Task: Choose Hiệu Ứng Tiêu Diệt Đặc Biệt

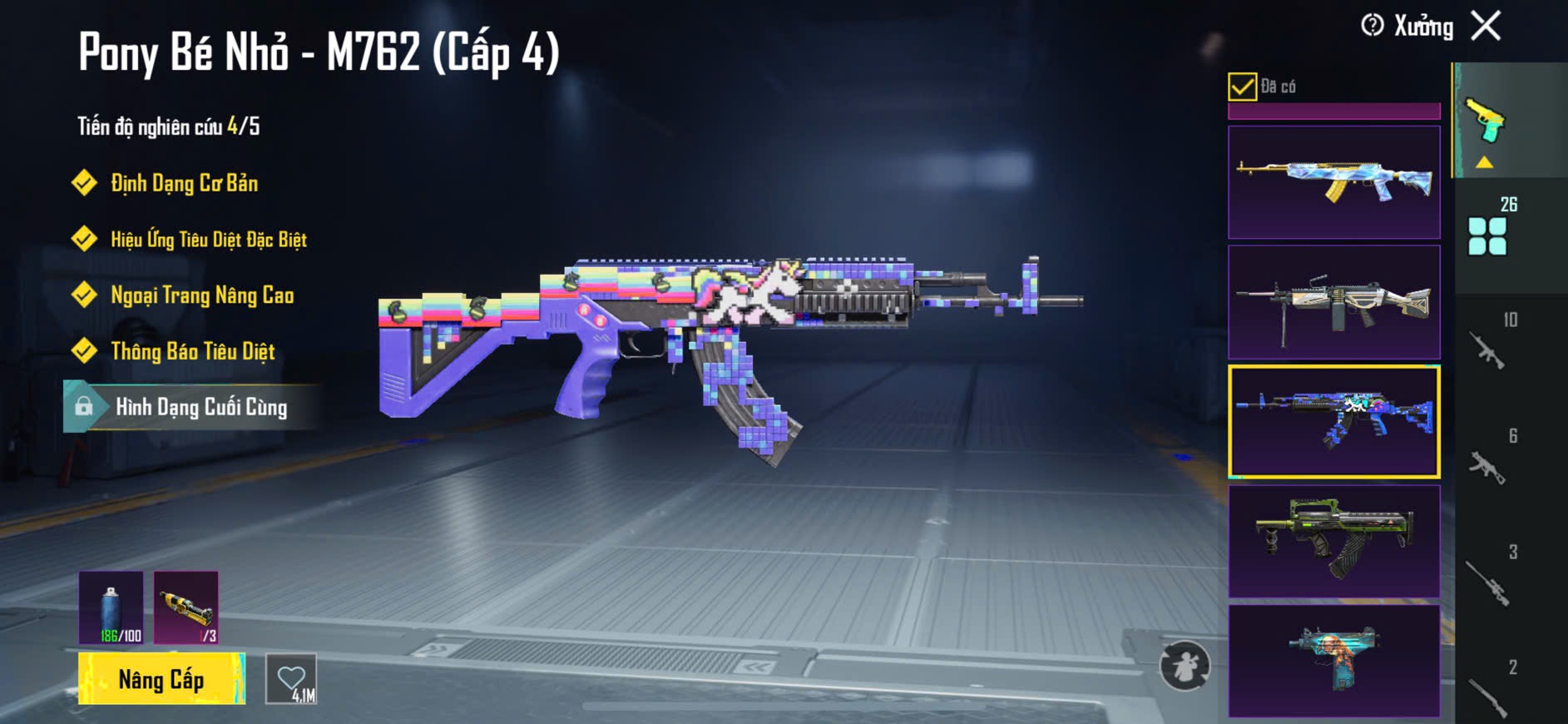Action: (208, 240)
